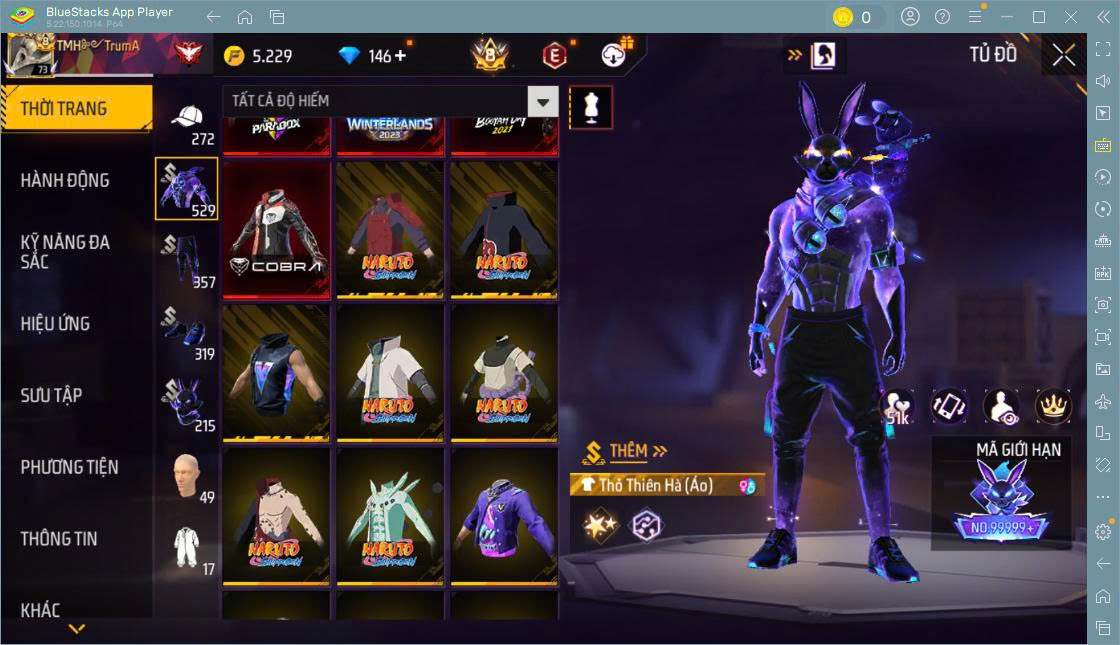Toggle the mannequin preview button

590,107
